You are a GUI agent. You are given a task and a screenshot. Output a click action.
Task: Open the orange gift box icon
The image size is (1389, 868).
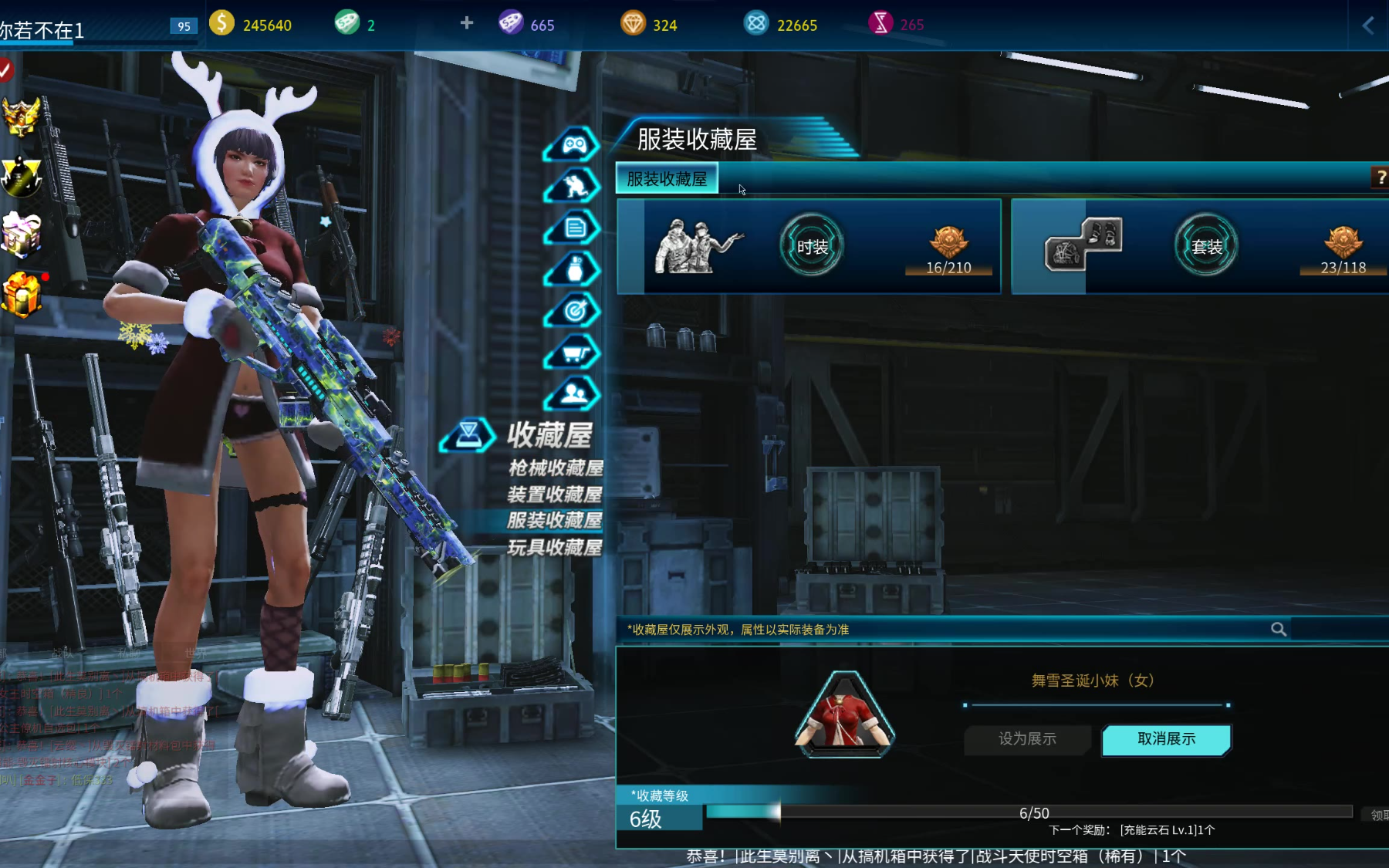[x=22, y=295]
